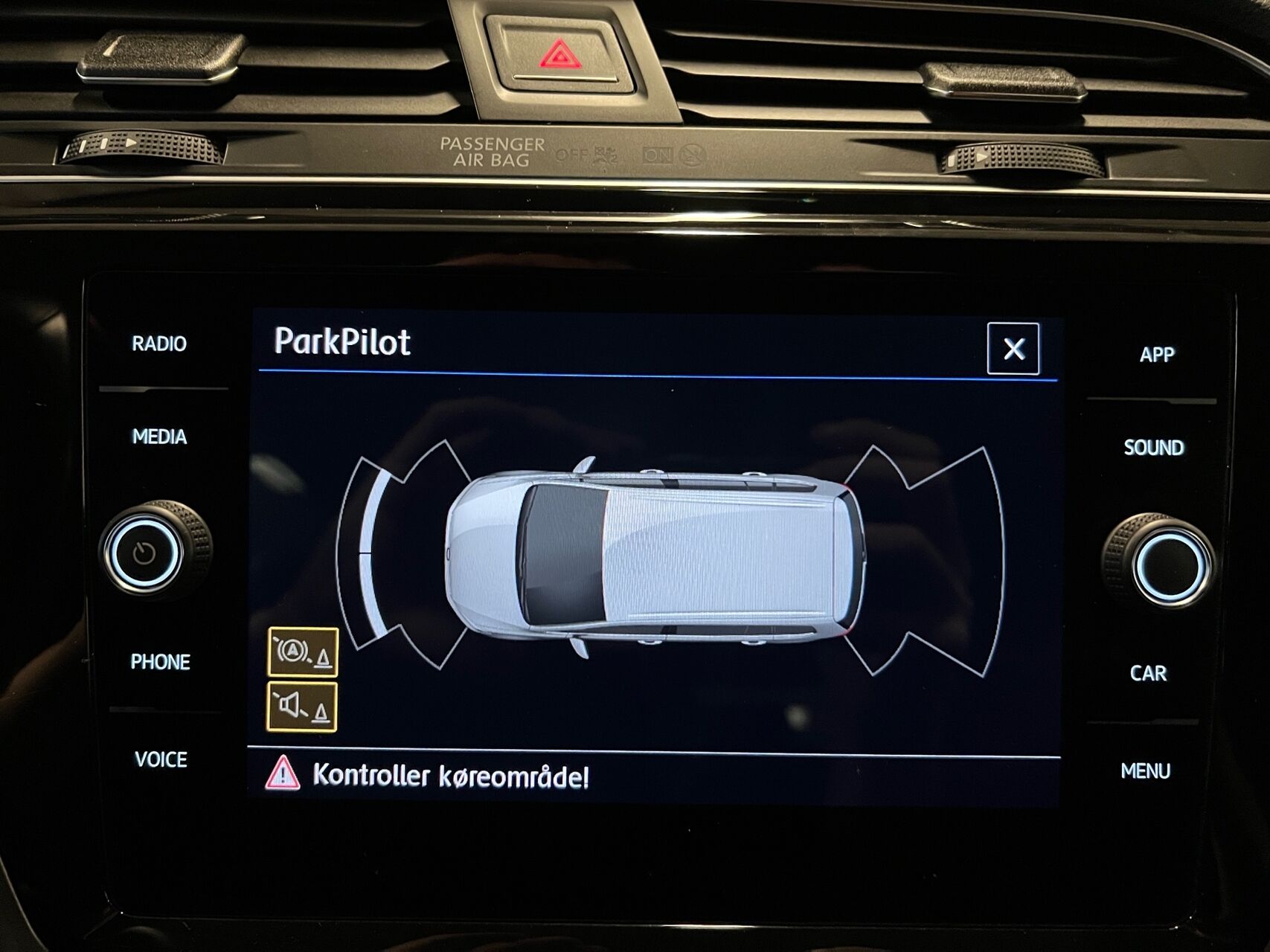
Task: Open the main MENU
Action: 1145,771
